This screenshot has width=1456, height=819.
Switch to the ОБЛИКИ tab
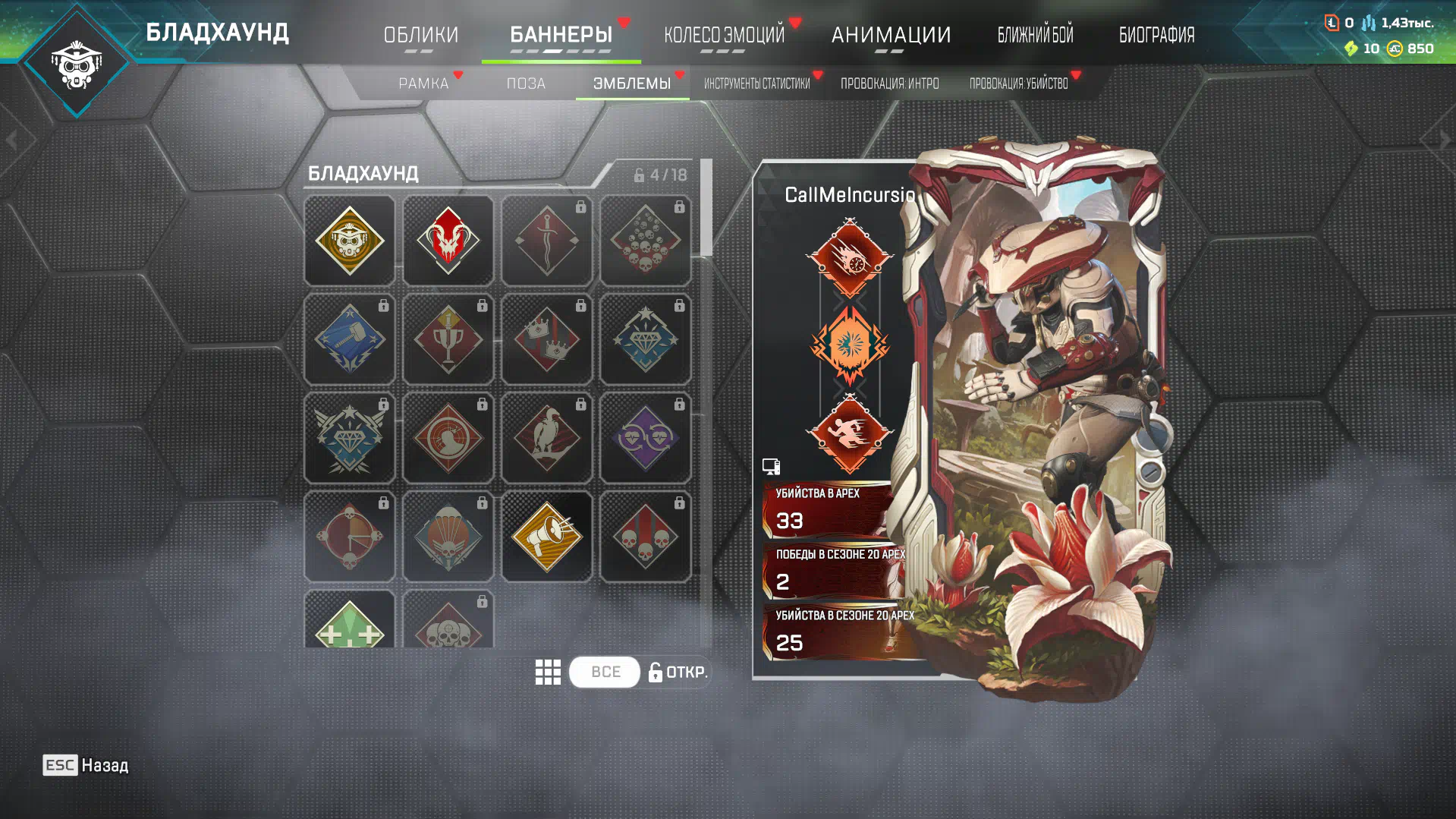(x=420, y=35)
